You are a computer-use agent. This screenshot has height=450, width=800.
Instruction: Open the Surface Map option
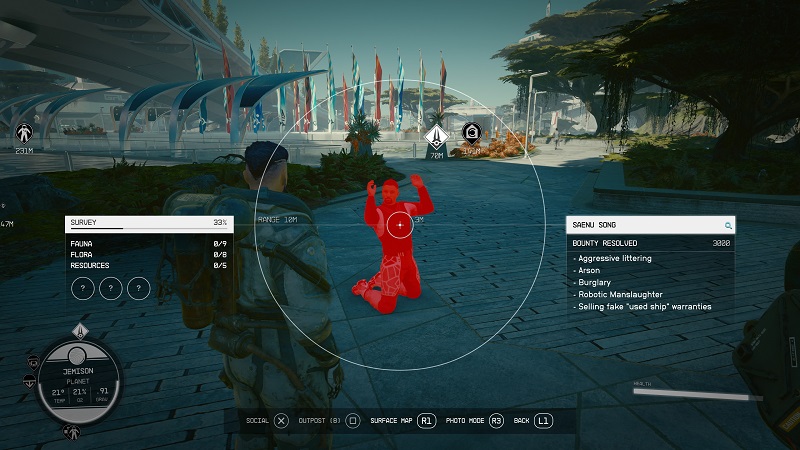405,421
